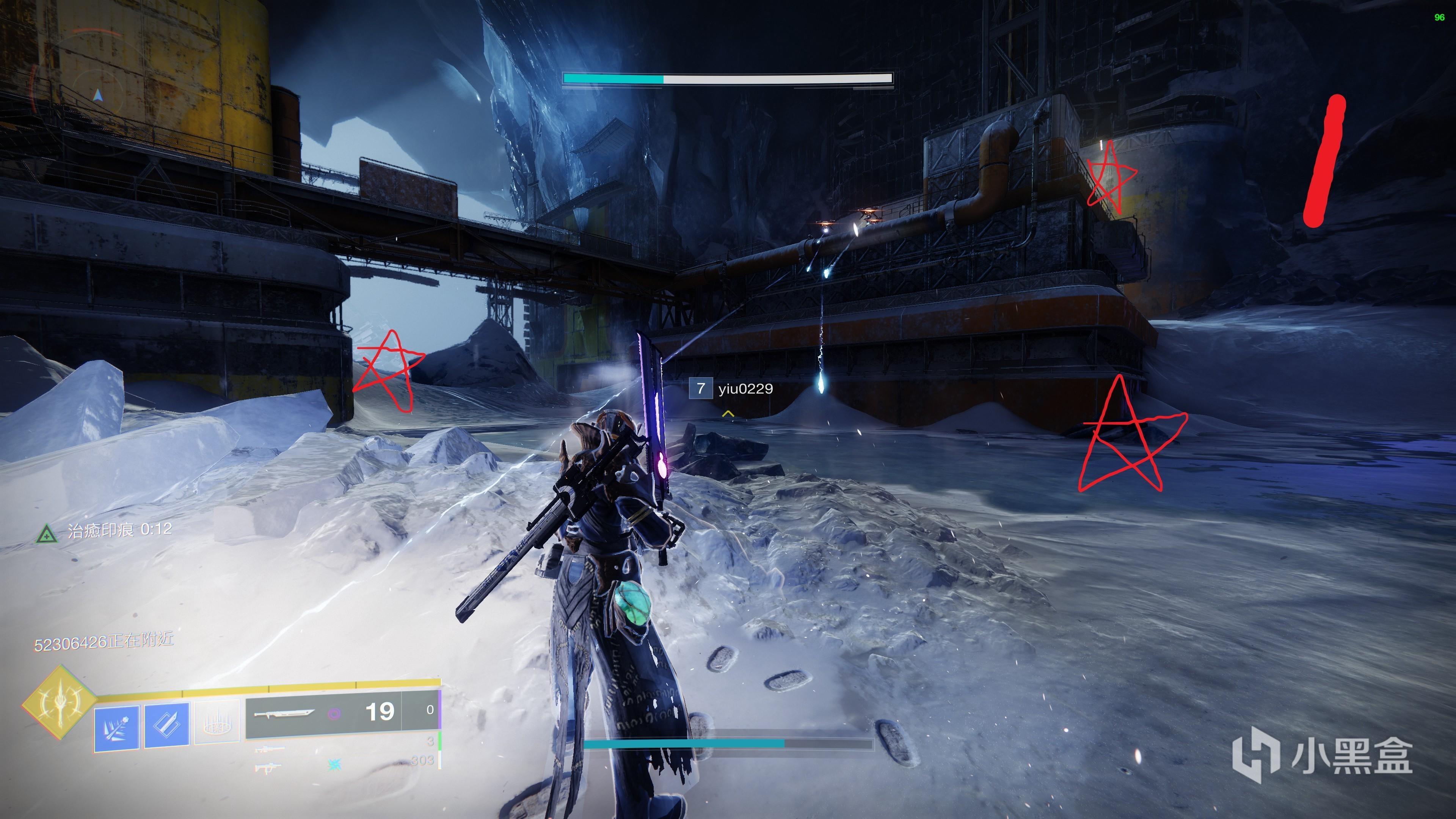The image size is (1456, 819).
Task: Select player yiu0229's nameplate
Action: (x=731, y=389)
